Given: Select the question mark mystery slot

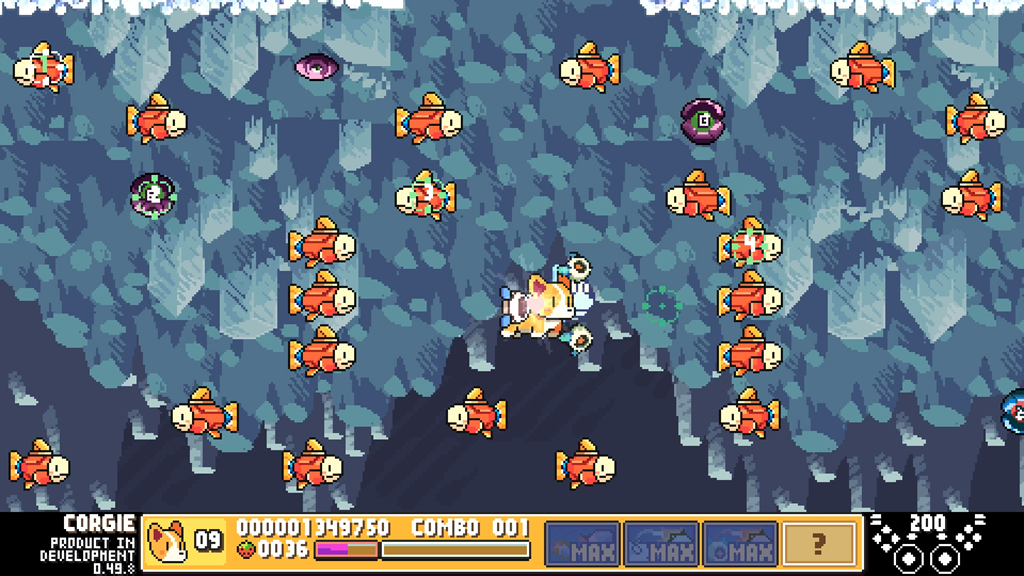Looking at the screenshot, I should coord(819,543).
